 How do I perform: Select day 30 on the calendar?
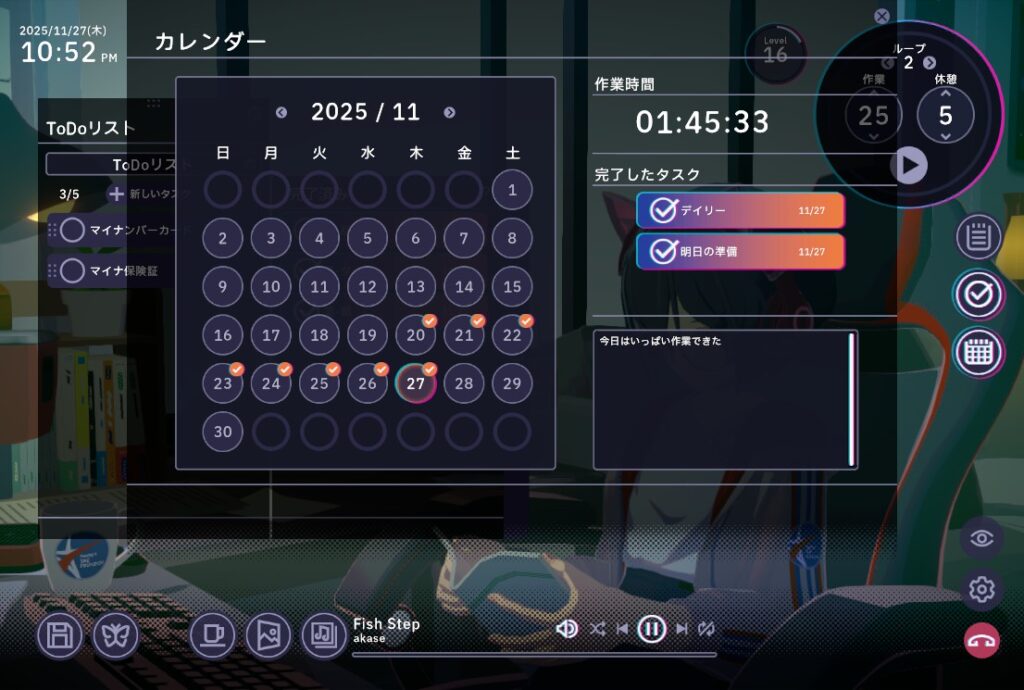click(222, 431)
